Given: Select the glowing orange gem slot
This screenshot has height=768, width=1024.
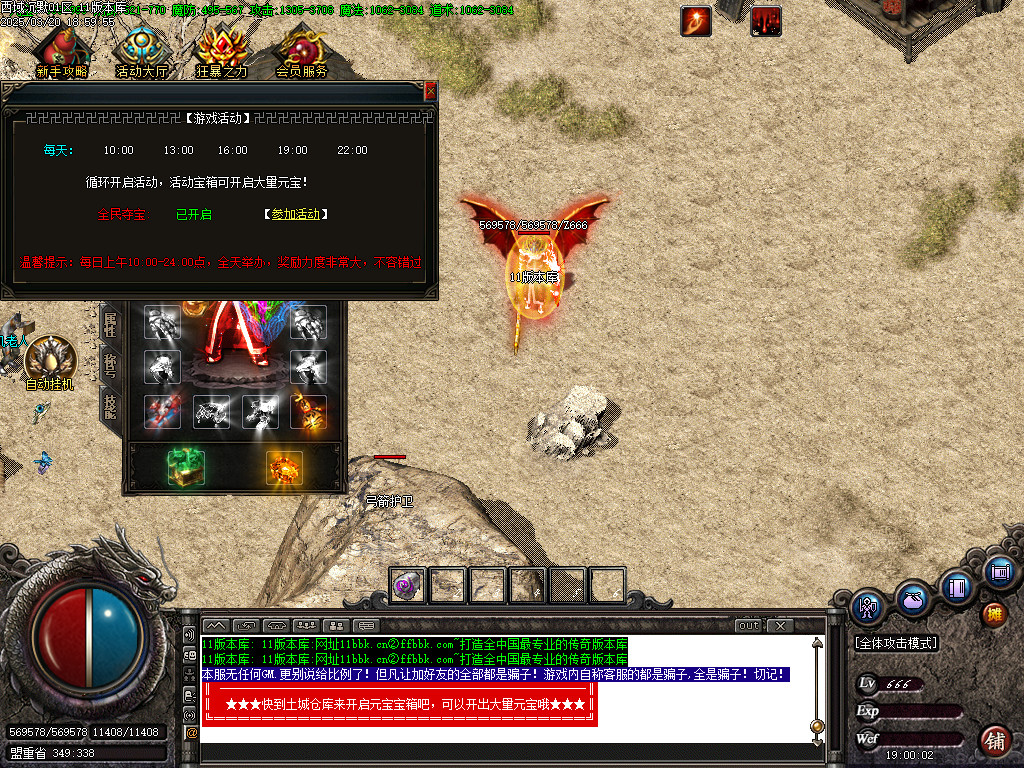Looking at the screenshot, I should [x=284, y=468].
